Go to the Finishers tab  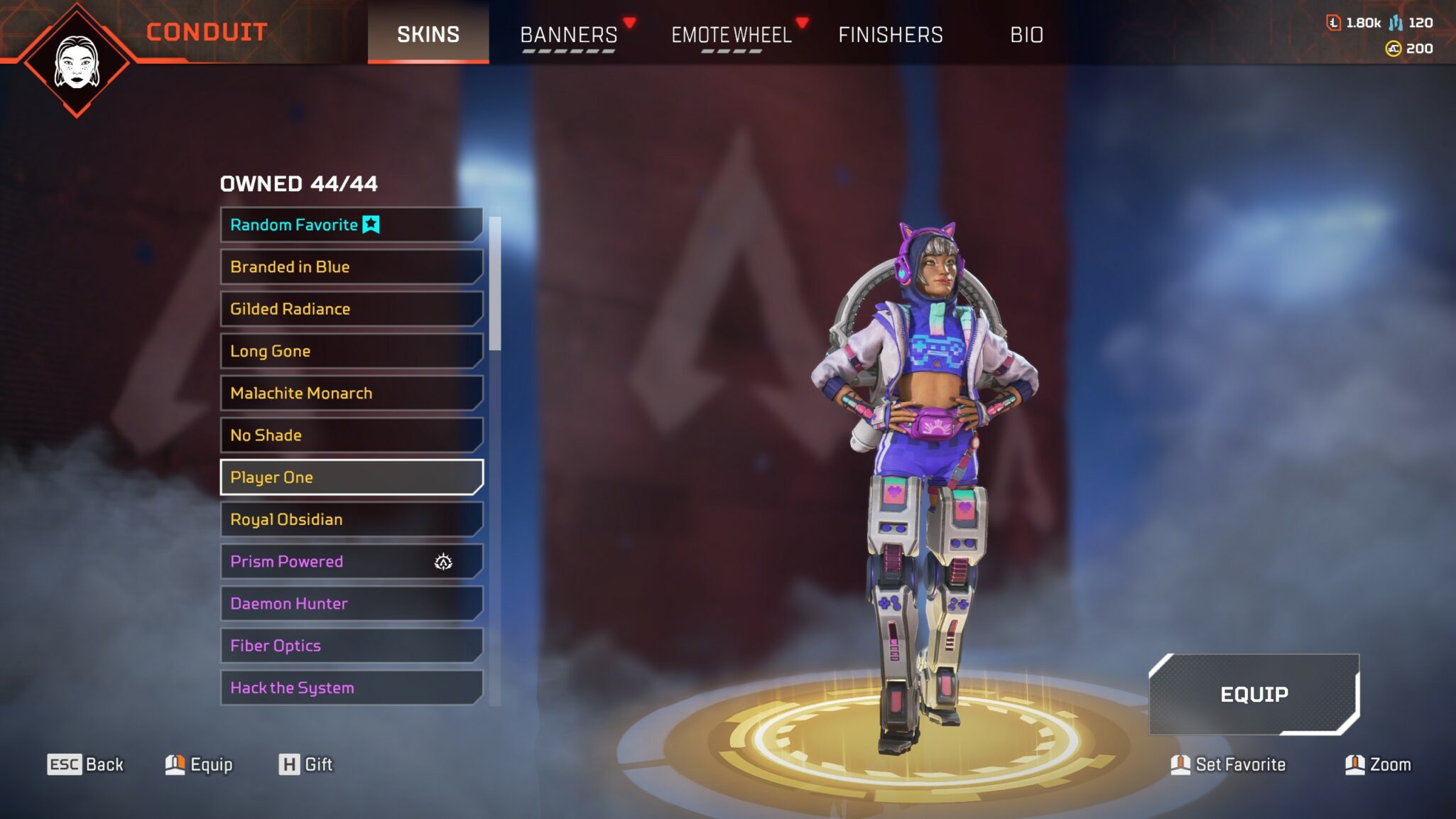point(890,34)
